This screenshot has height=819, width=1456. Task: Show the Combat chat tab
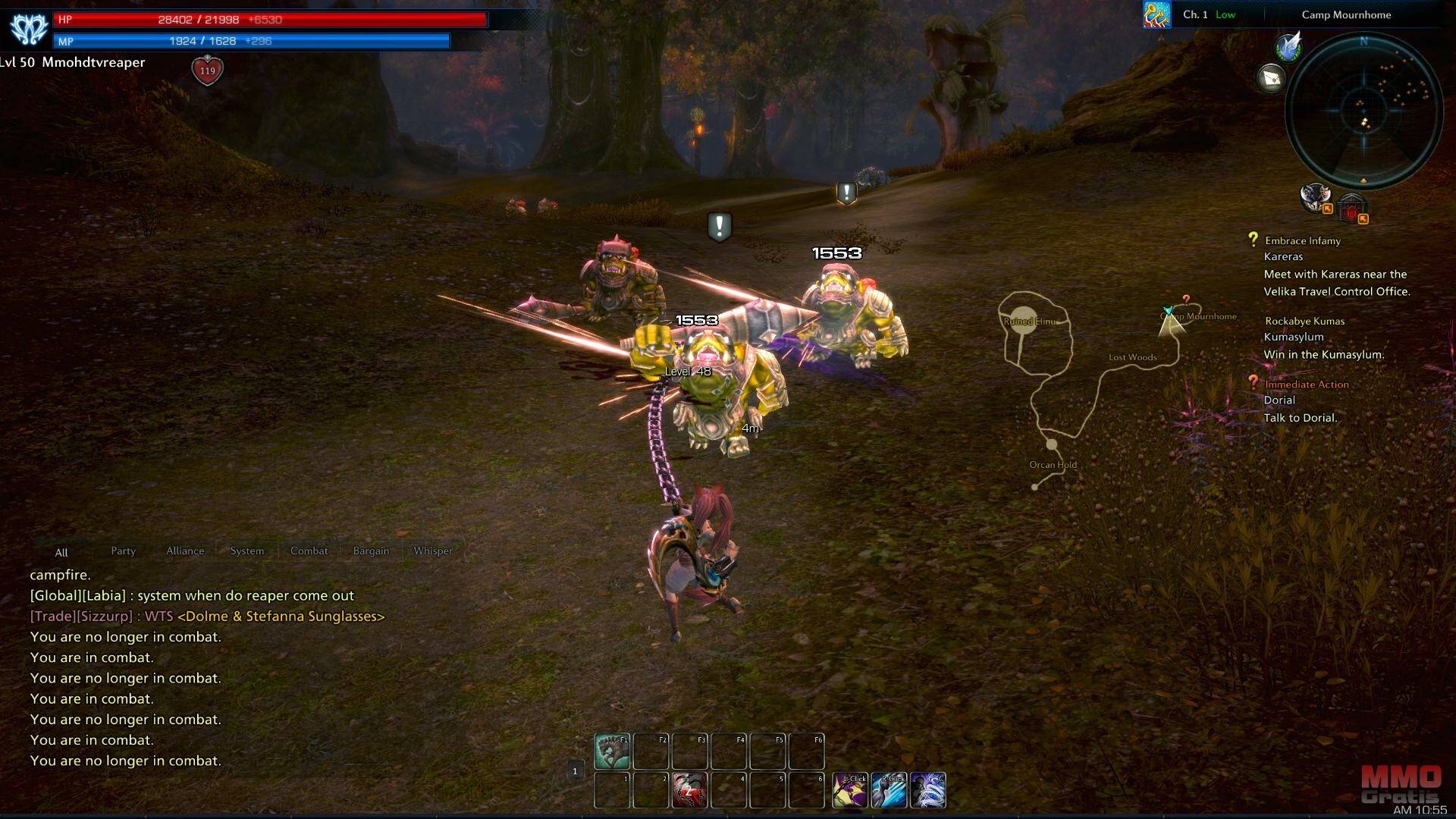309,551
